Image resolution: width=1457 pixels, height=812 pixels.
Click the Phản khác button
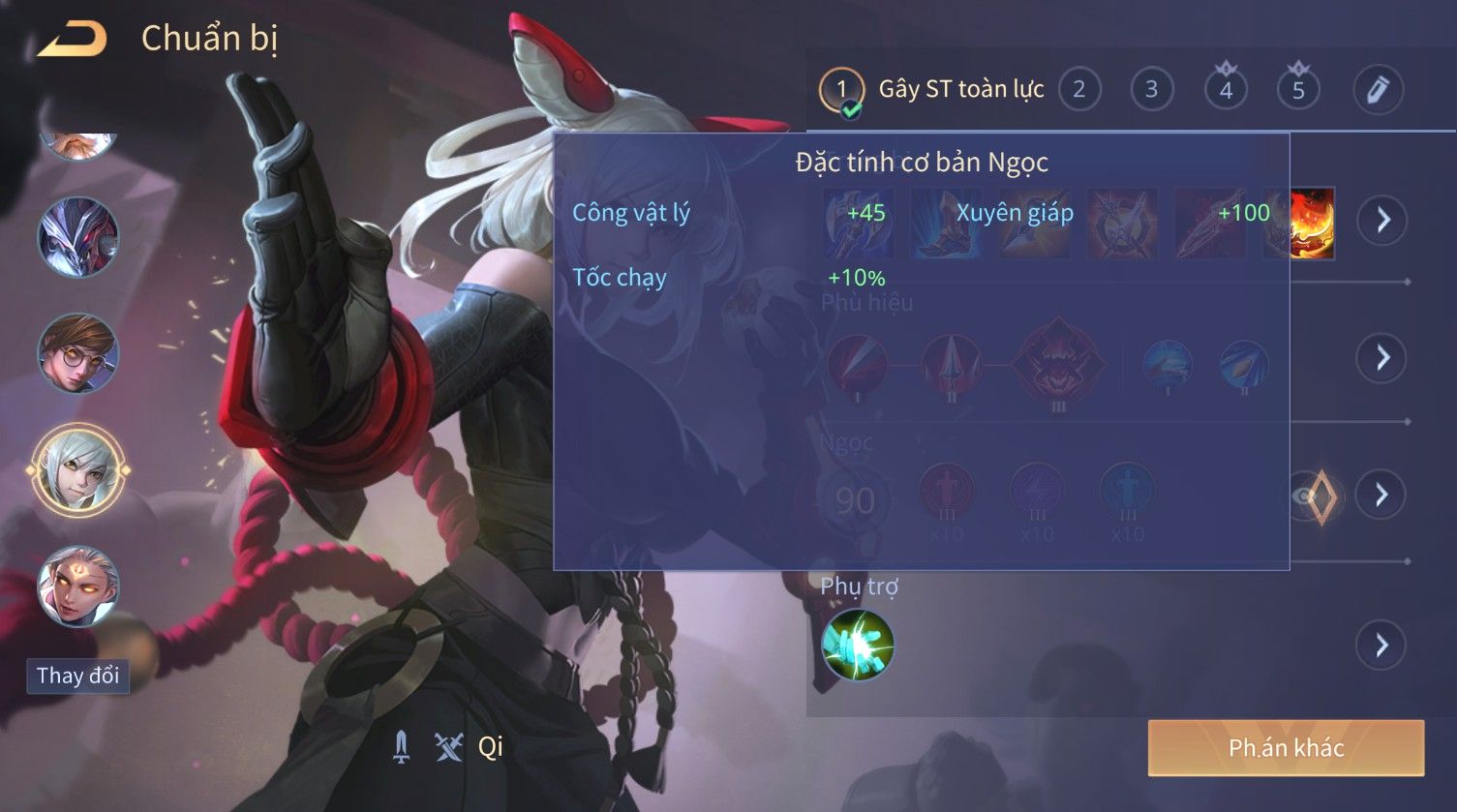[1286, 747]
